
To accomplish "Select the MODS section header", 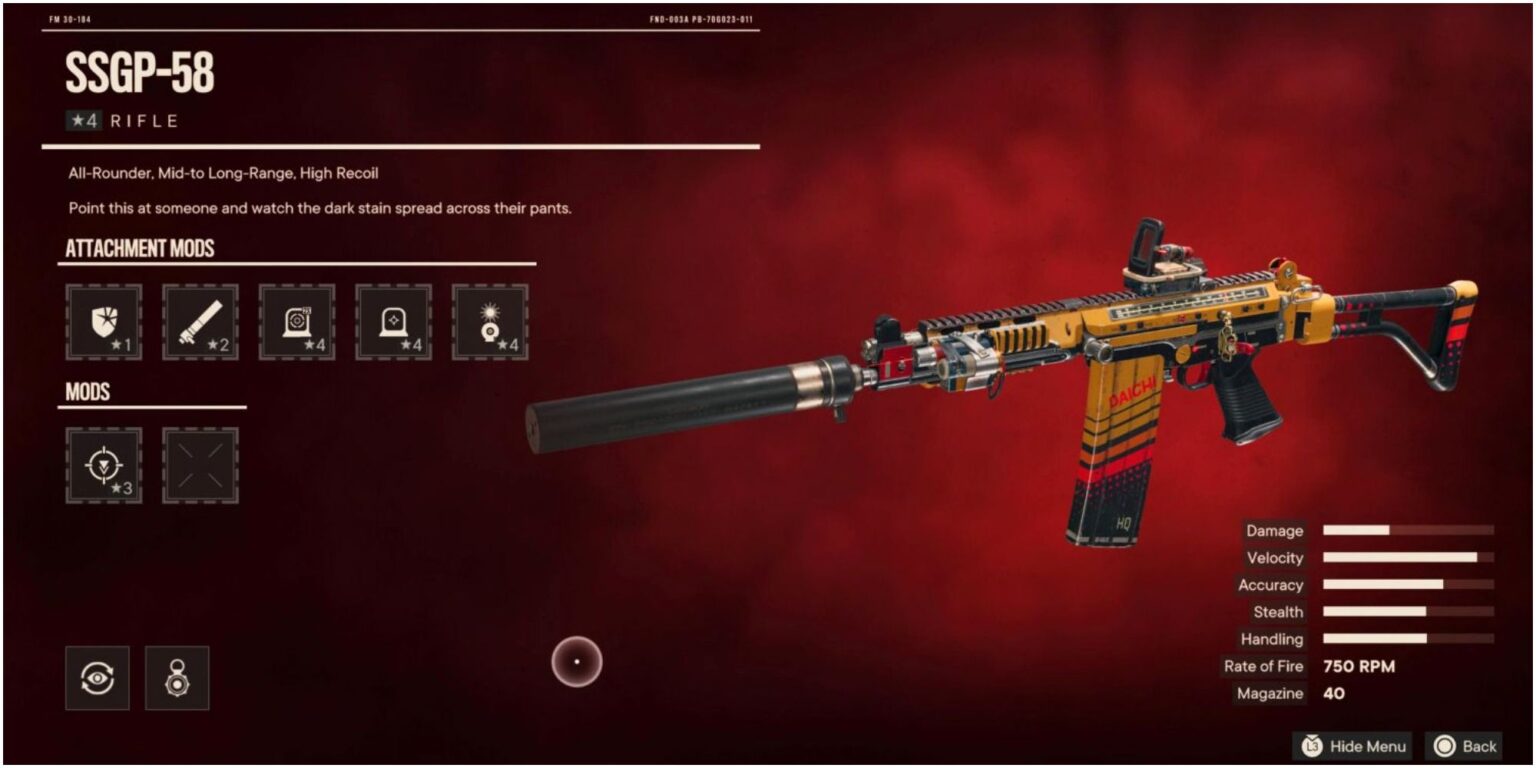I will pos(88,391).
